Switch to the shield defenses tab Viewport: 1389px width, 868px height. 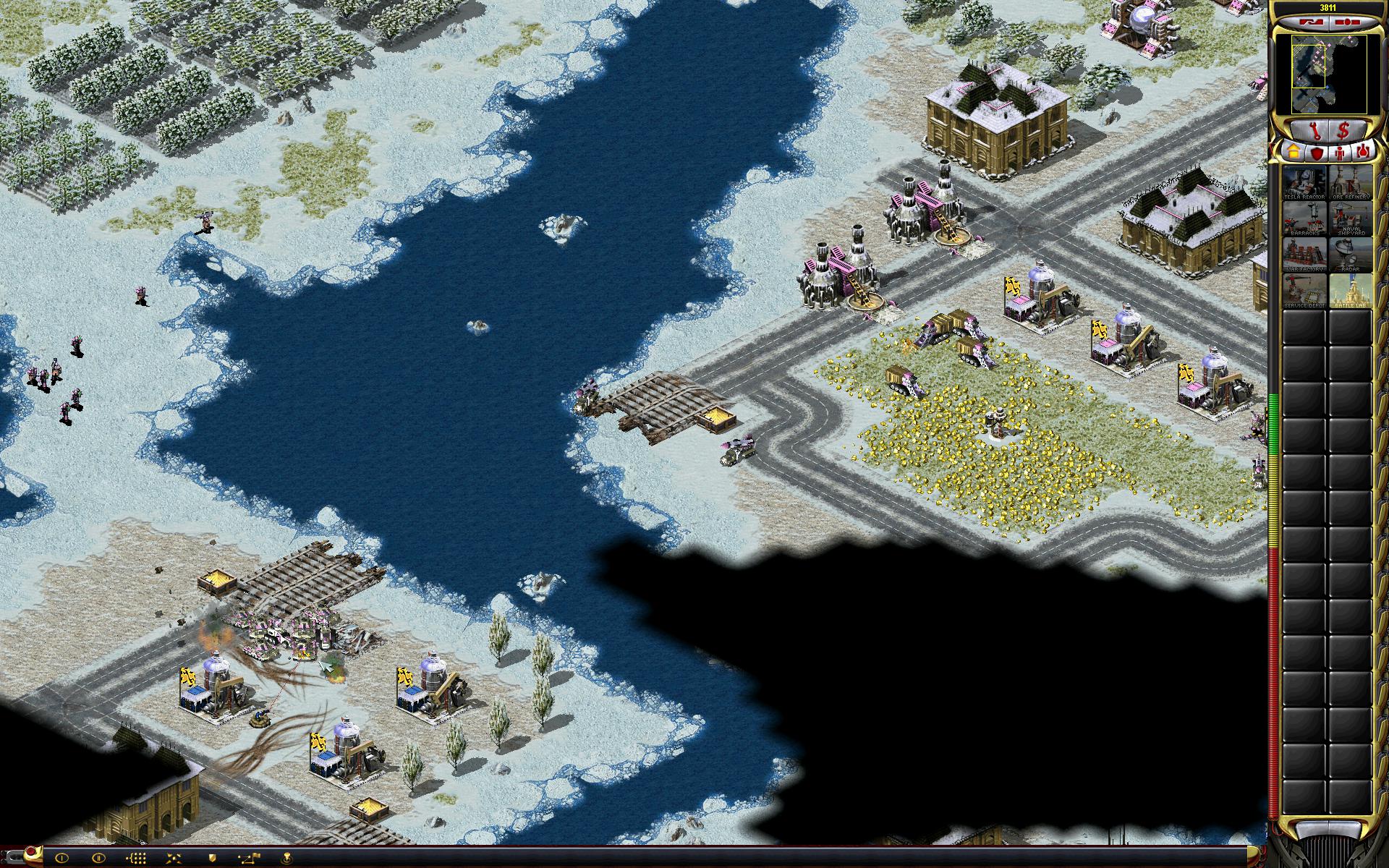1317,153
